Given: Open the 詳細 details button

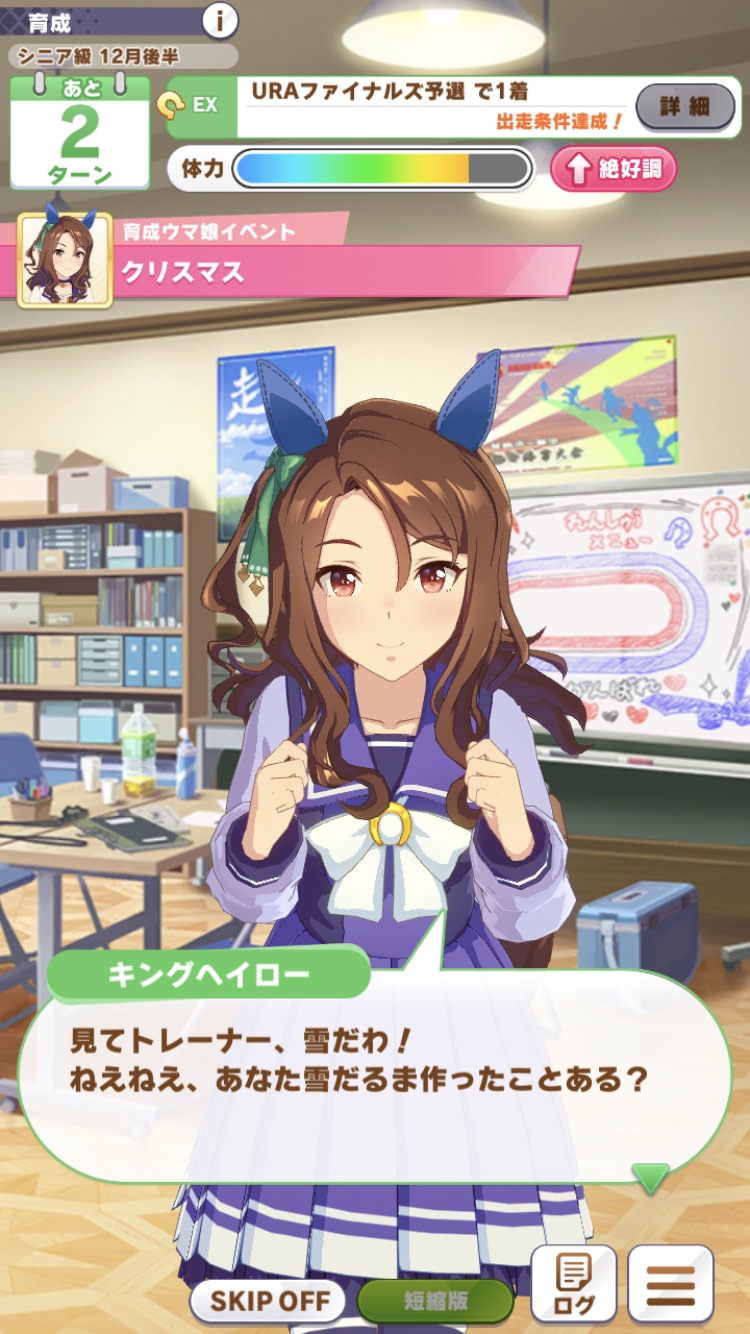Looking at the screenshot, I should click(685, 106).
